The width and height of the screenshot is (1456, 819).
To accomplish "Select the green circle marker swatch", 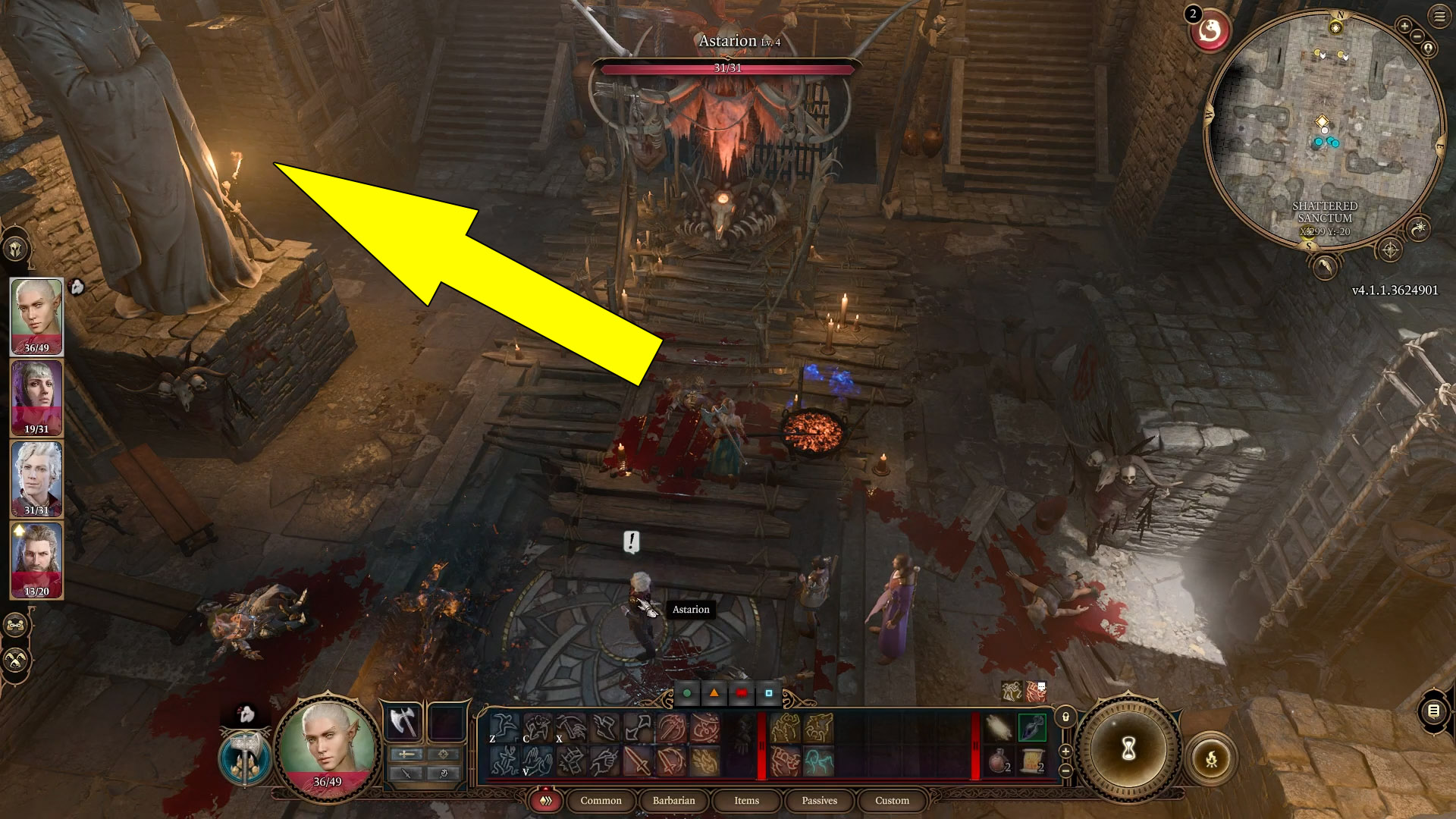I will coord(687,692).
